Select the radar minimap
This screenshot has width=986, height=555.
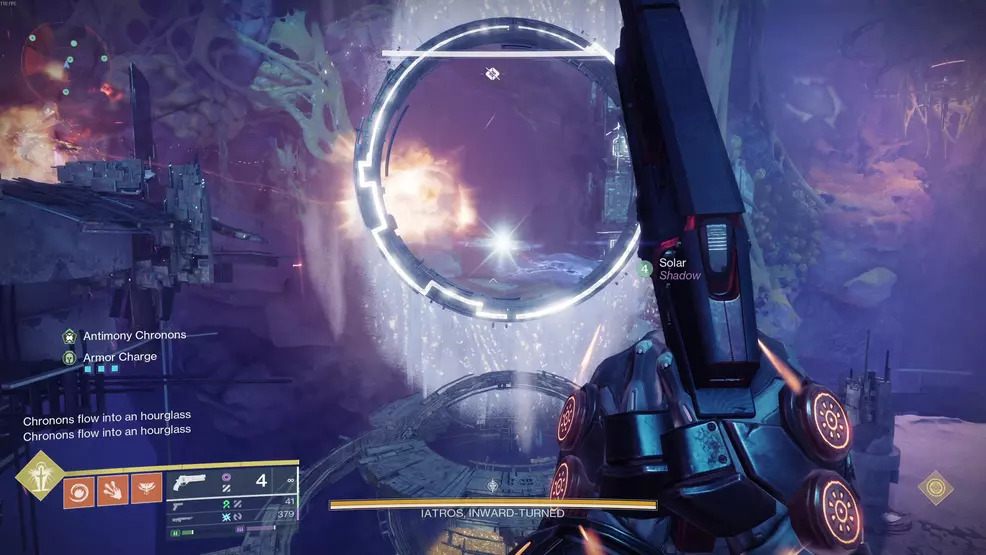click(x=62, y=59)
